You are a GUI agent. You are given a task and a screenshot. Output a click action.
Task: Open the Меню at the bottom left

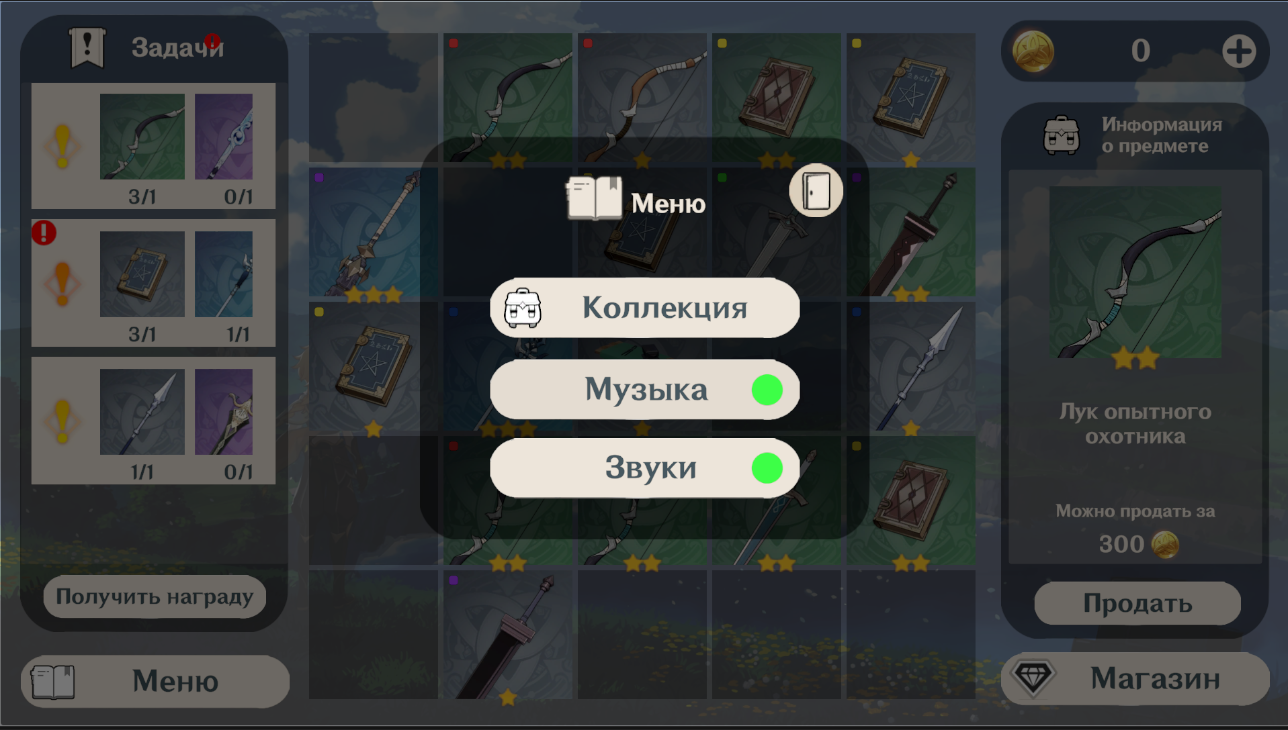[x=154, y=681]
